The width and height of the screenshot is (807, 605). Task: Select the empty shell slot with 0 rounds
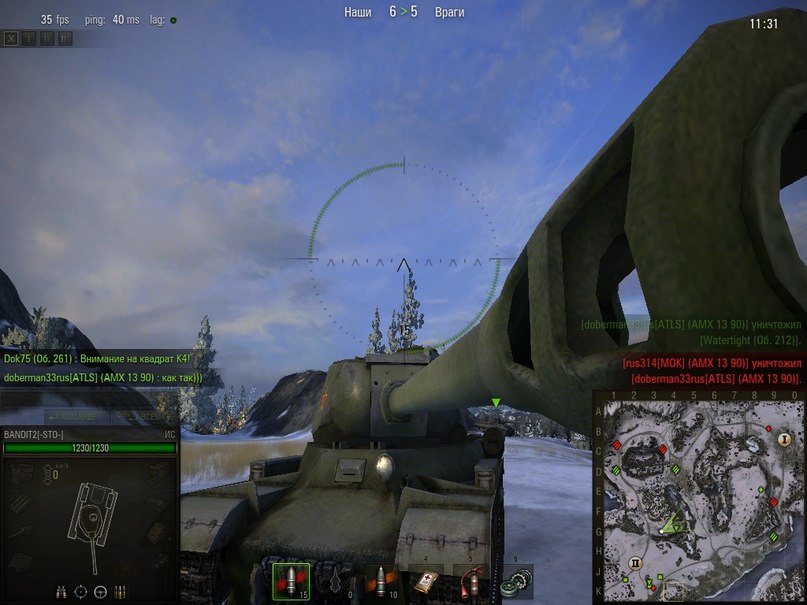pos(335,579)
